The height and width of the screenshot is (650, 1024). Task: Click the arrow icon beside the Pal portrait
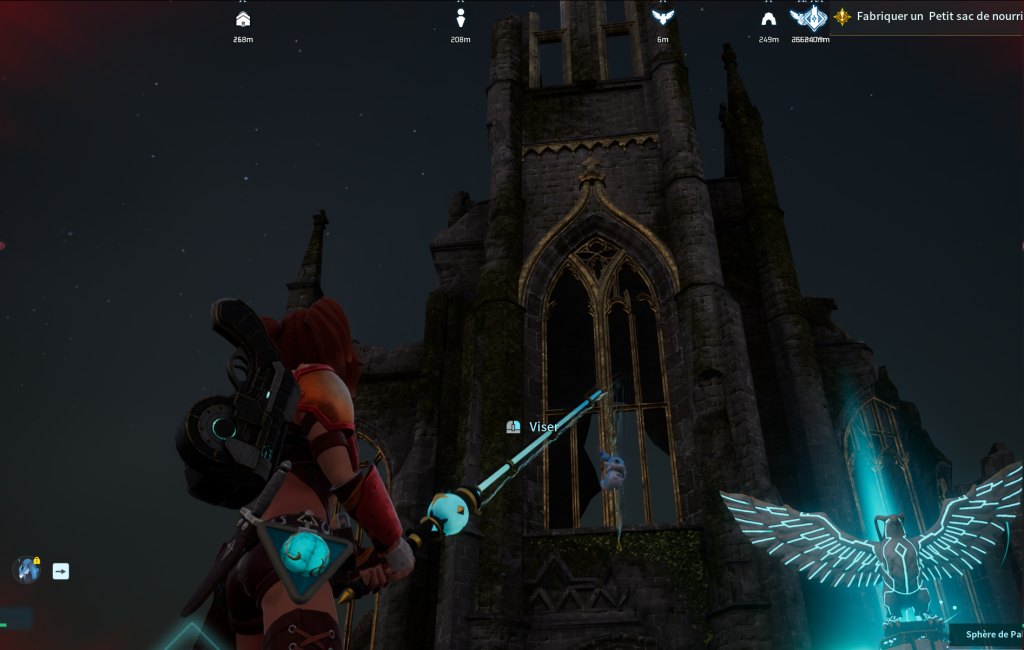[x=61, y=571]
